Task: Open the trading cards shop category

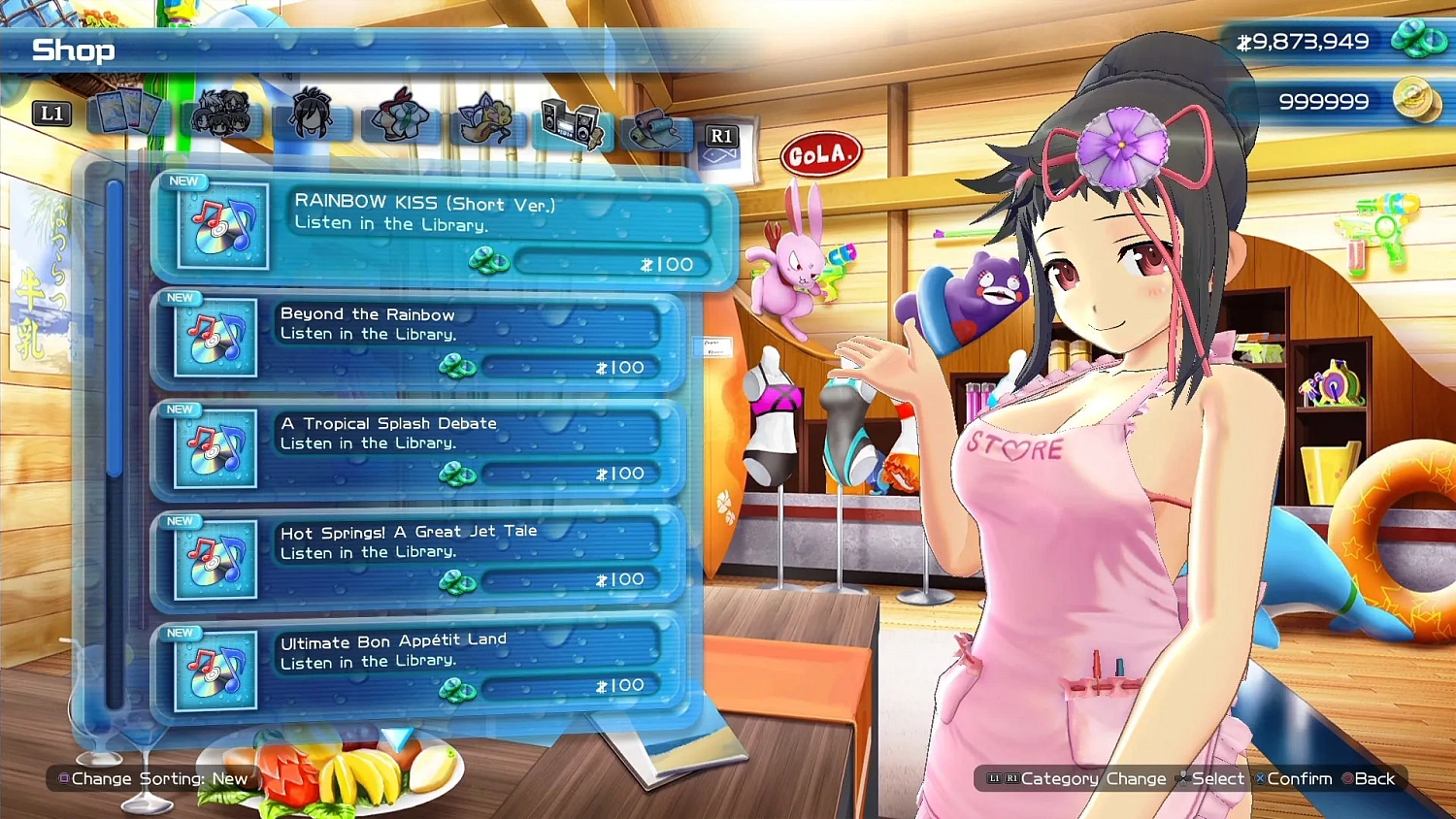Action: click(131, 114)
